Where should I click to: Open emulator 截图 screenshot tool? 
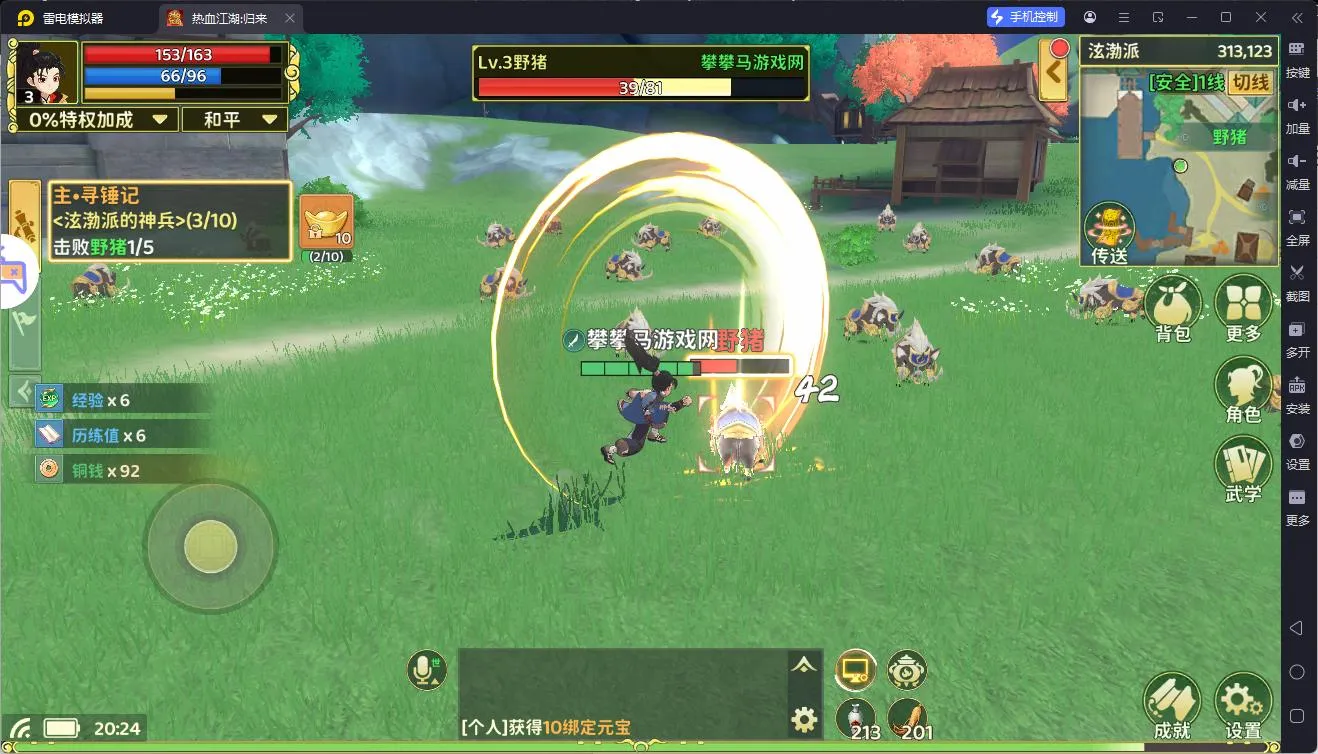[x=1297, y=280]
